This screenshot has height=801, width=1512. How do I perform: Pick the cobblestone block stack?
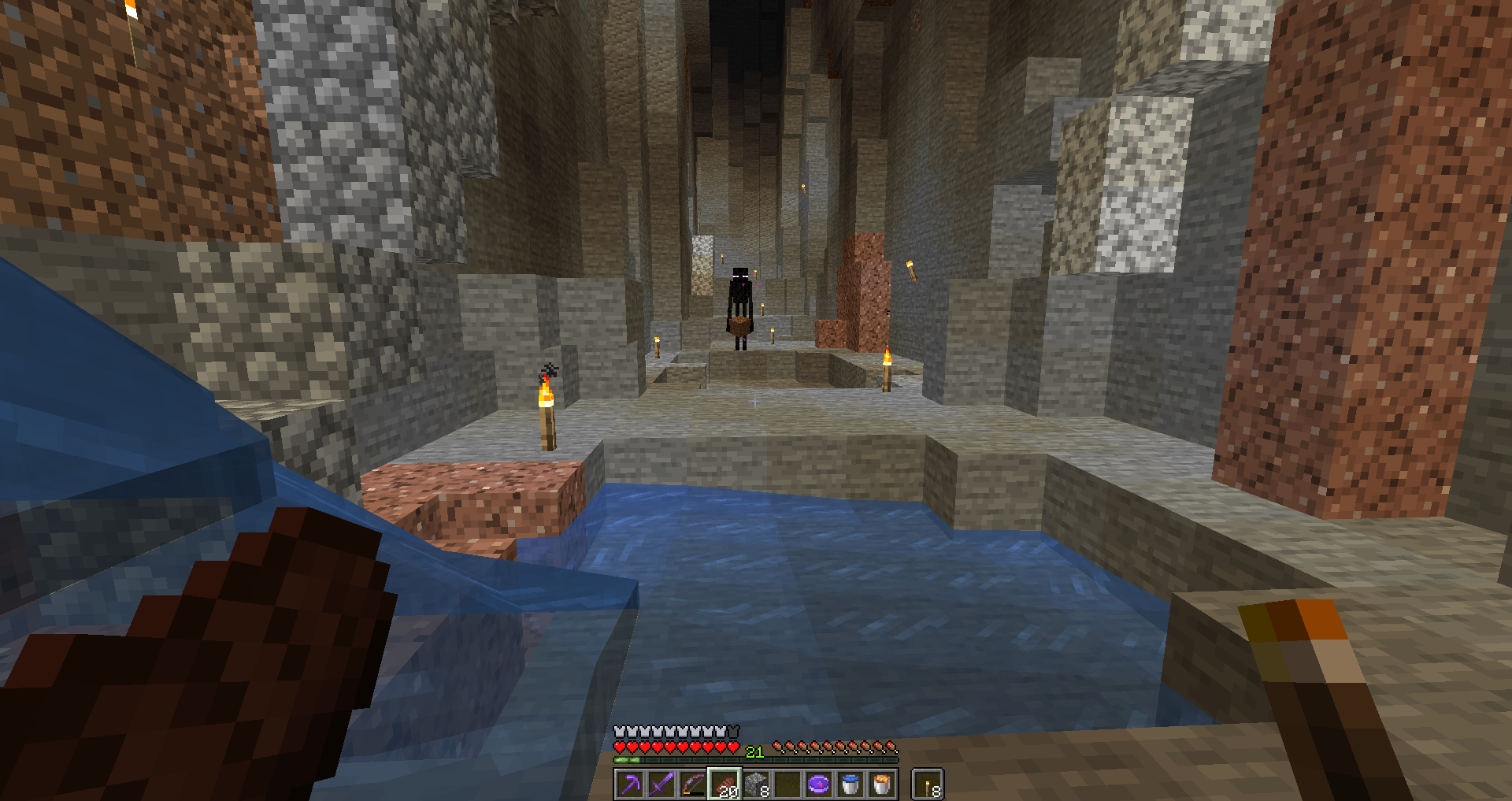point(756,784)
